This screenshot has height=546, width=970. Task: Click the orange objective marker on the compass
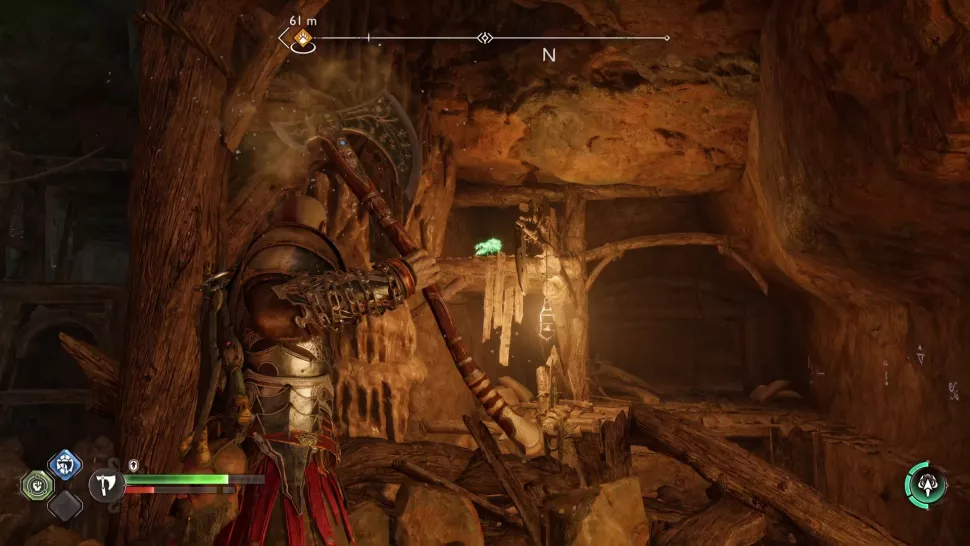(302, 39)
